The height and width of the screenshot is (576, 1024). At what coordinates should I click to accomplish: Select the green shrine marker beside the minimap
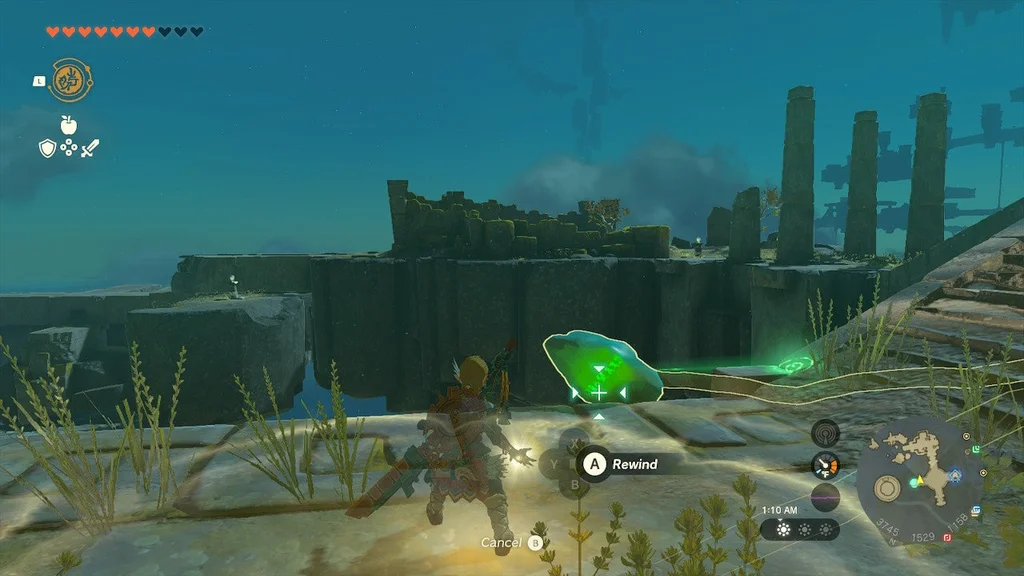point(977,451)
